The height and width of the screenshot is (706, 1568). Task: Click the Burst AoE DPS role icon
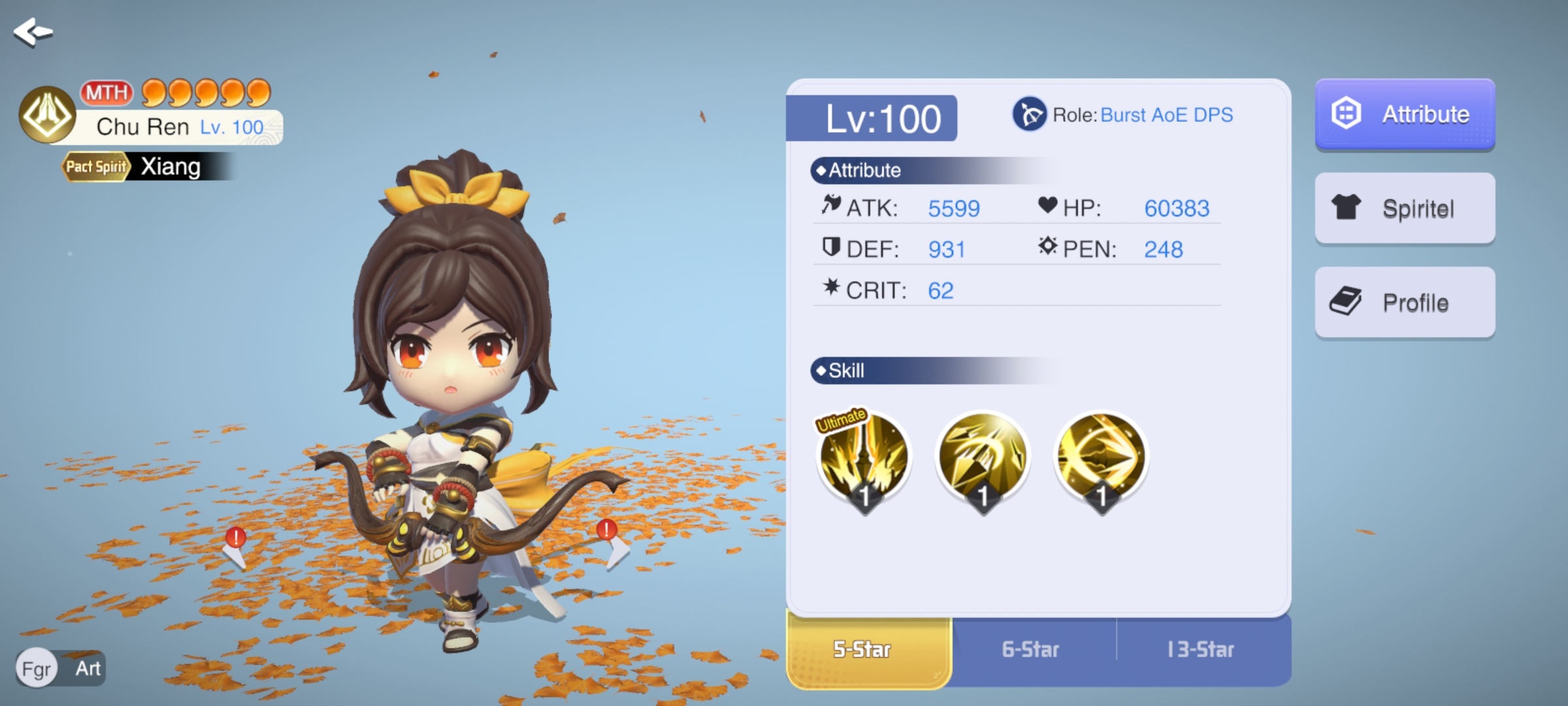[x=1029, y=114]
